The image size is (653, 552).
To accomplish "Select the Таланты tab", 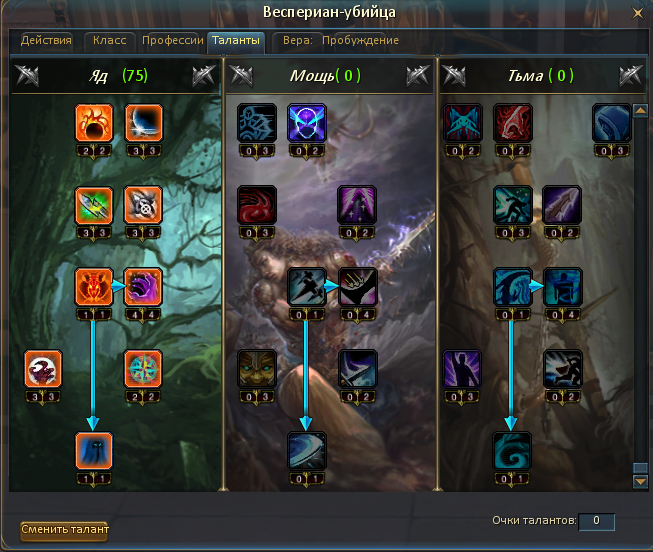I will 236,40.
